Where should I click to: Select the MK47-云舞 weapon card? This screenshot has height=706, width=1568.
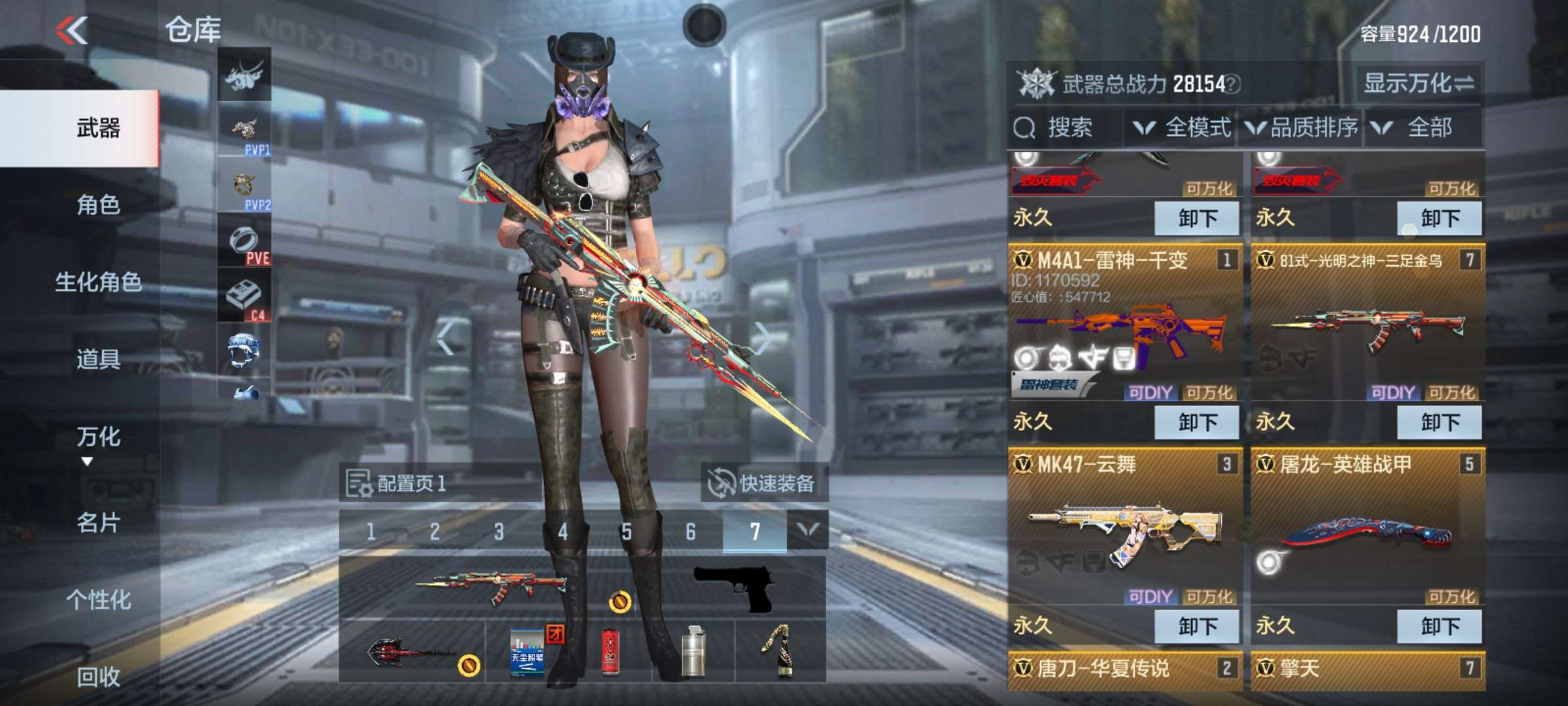(1124, 529)
